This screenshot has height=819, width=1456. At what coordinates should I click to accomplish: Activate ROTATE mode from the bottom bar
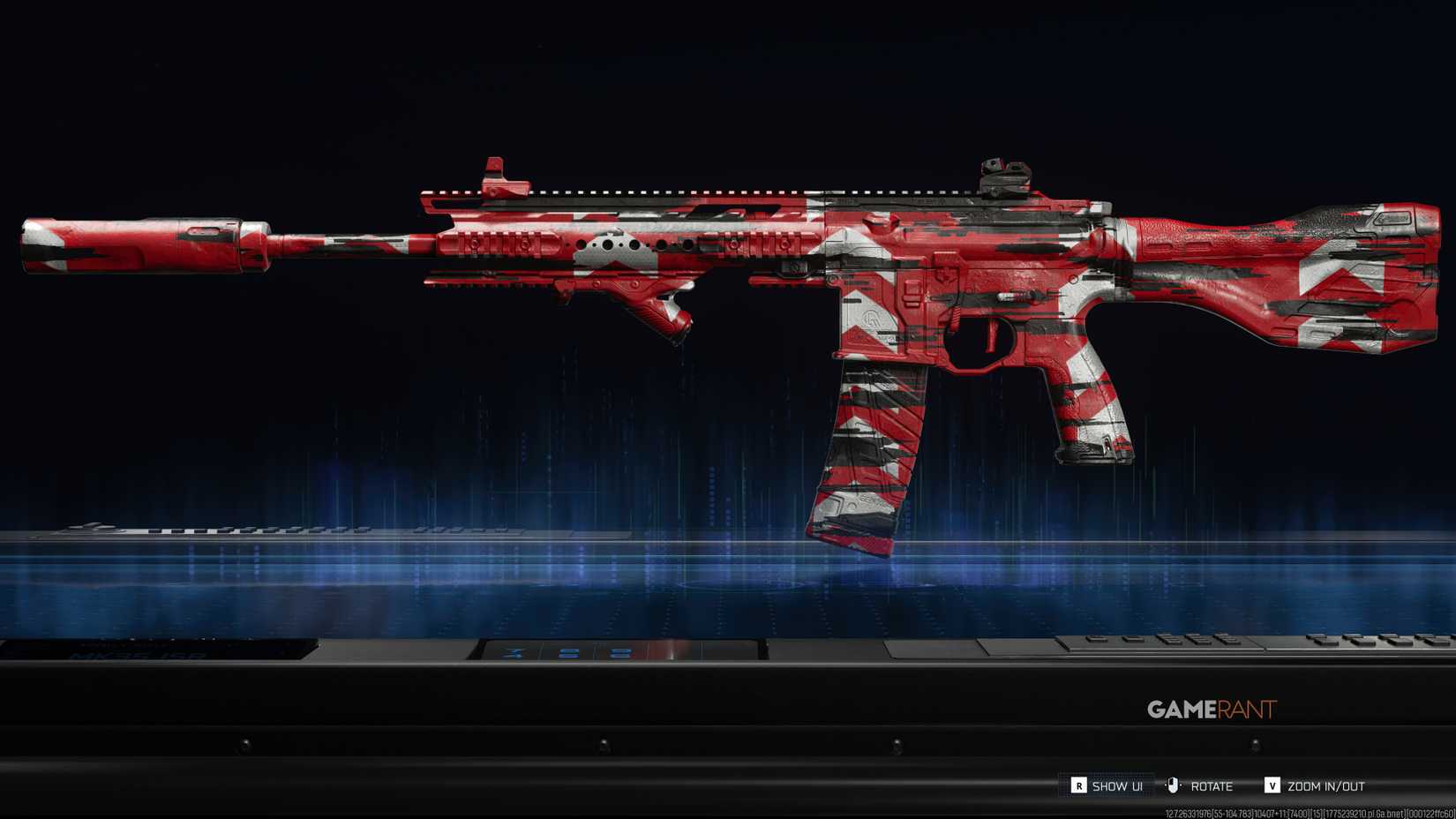click(x=1212, y=785)
